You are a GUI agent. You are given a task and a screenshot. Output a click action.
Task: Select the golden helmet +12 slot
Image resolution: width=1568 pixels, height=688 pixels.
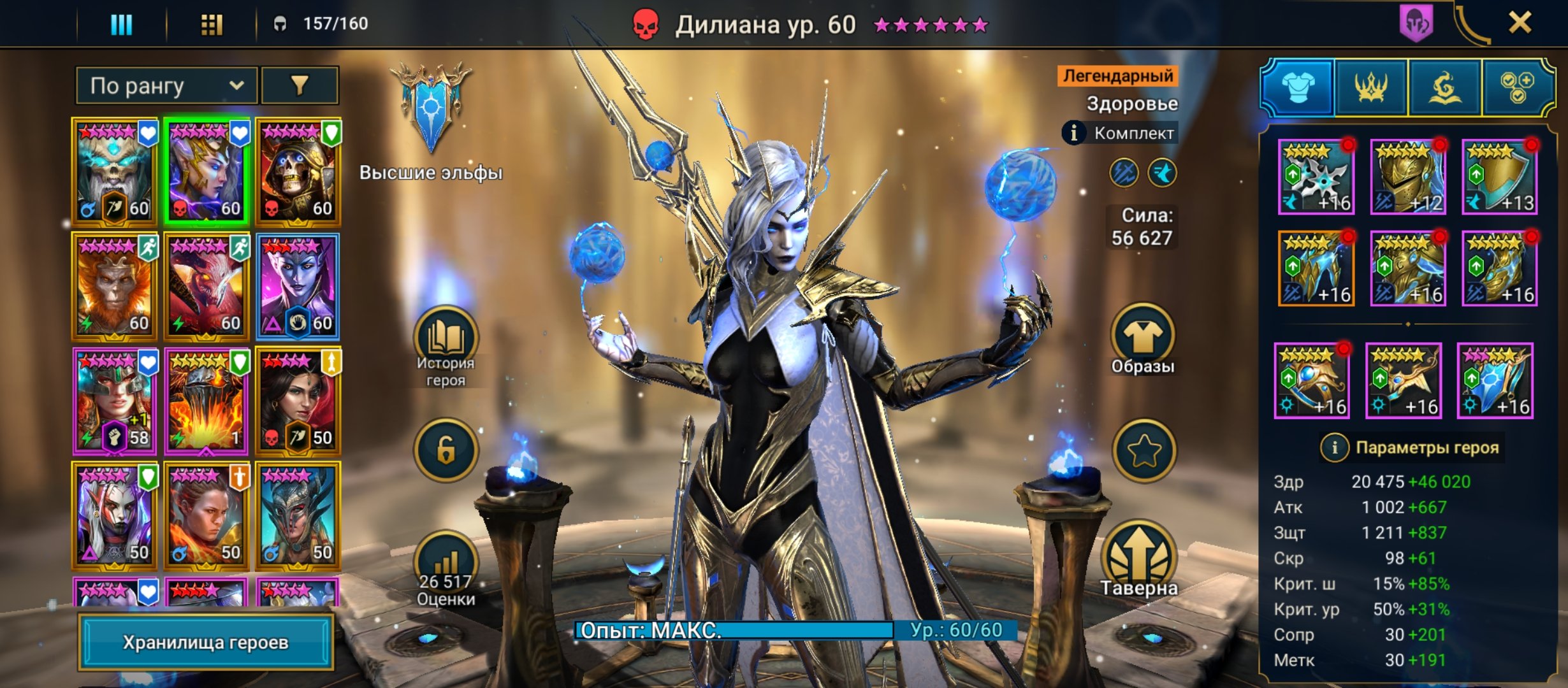coord(1408,177)
